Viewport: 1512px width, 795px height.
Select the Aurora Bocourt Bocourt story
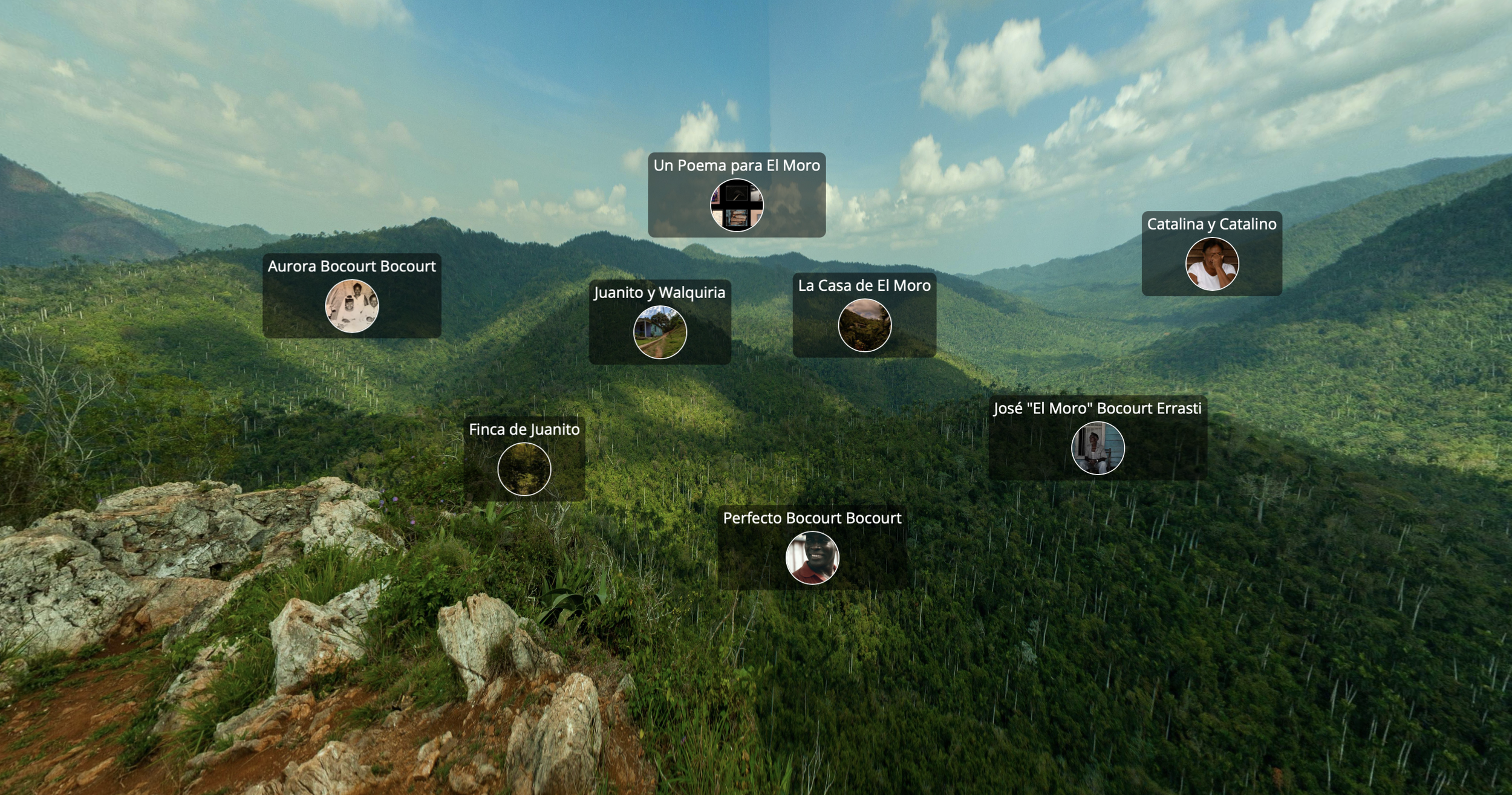[x=352, y=306]
